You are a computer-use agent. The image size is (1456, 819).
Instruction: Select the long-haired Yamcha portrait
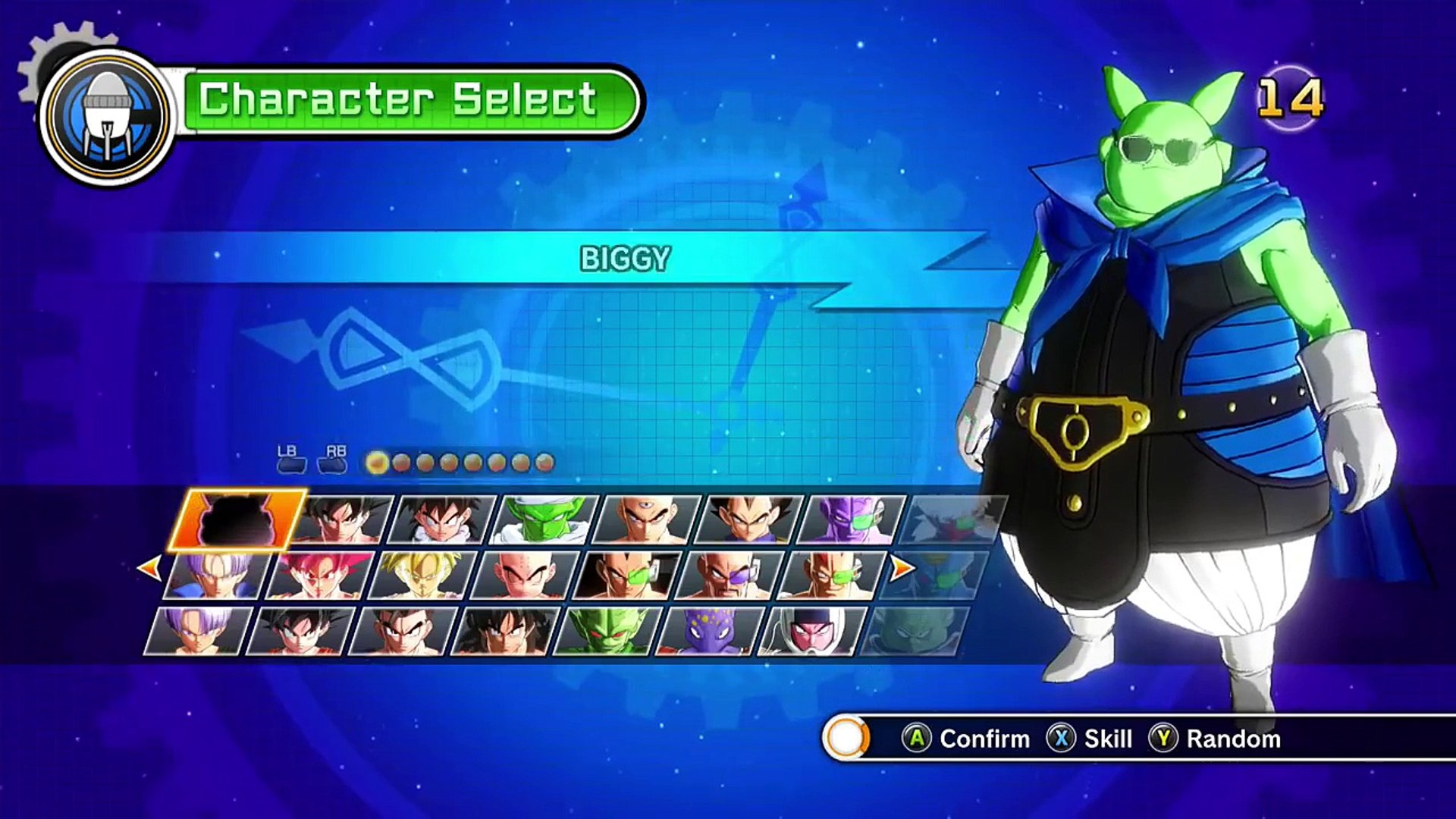click(x=505, y=631)
